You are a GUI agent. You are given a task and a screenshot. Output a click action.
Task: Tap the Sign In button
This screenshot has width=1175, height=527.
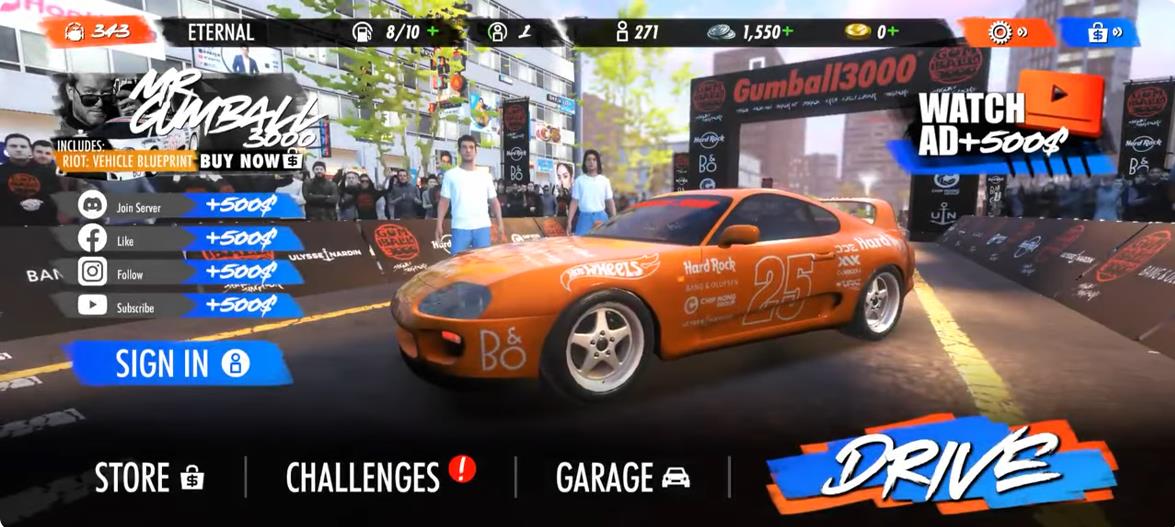point(180,363)
